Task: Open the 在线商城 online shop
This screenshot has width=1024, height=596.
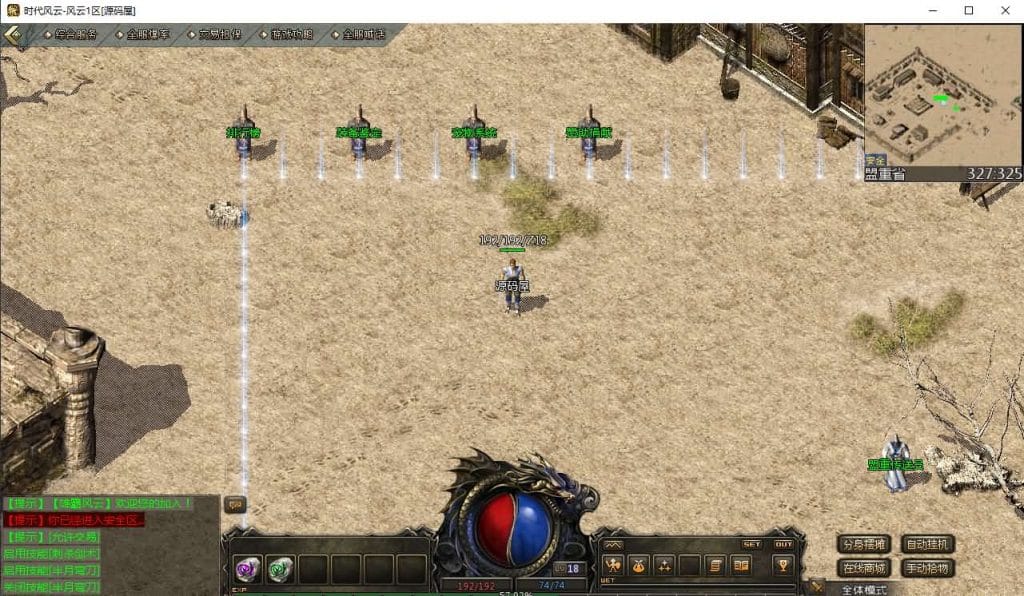Action: pos(863,568)
